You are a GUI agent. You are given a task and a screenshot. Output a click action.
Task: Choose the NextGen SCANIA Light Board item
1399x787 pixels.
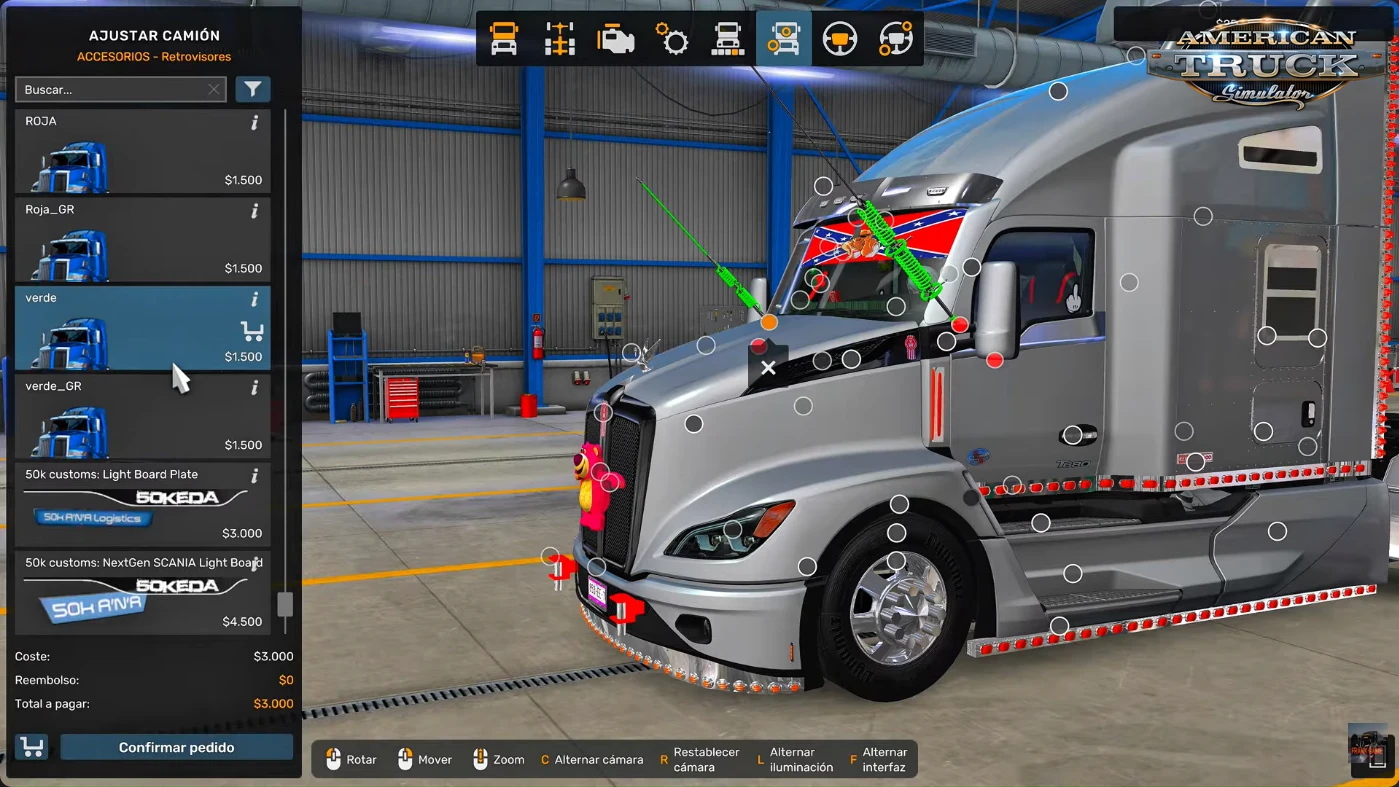(x=142, y=592)
